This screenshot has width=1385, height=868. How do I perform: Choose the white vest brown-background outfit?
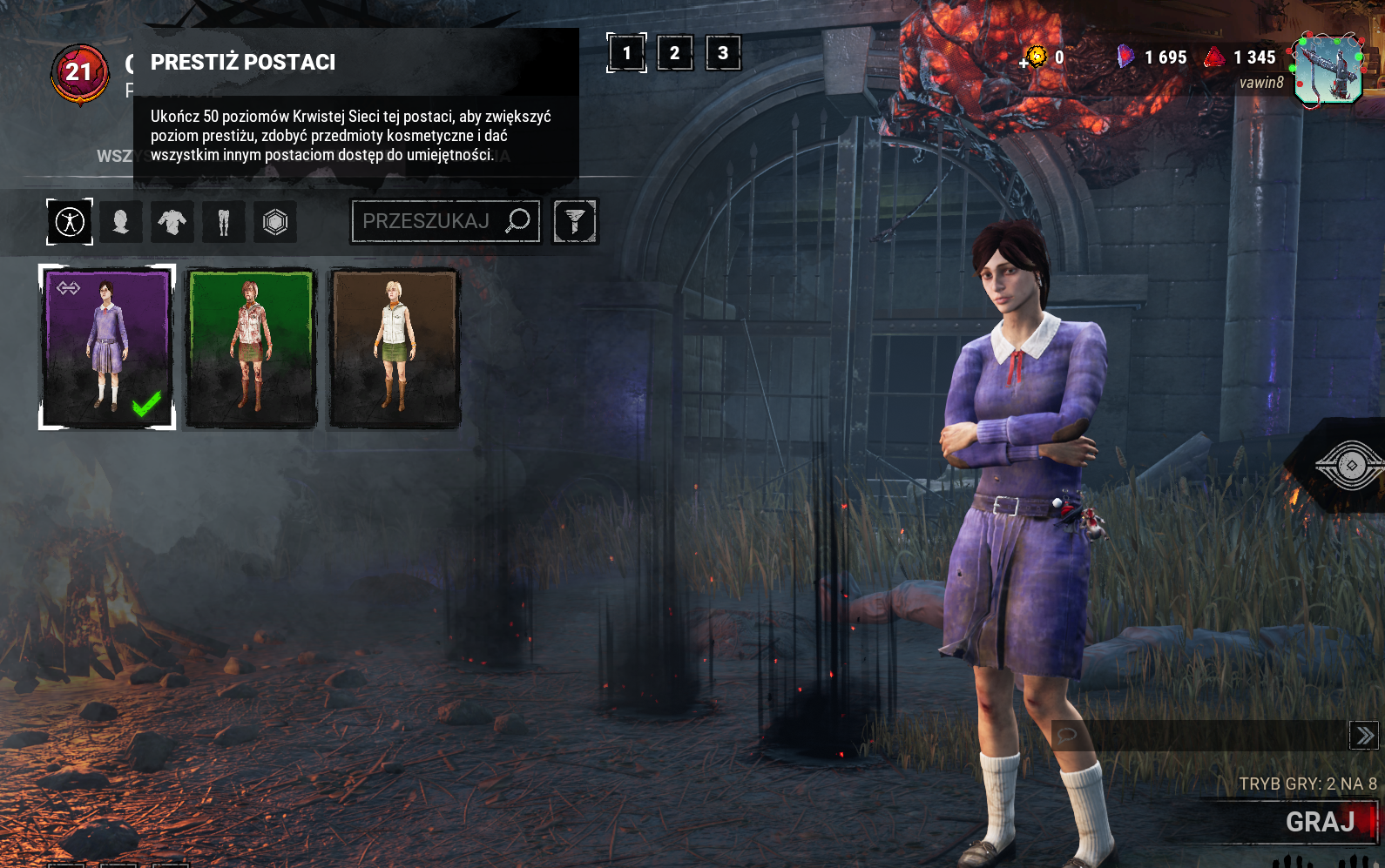(x=395, y=347)
